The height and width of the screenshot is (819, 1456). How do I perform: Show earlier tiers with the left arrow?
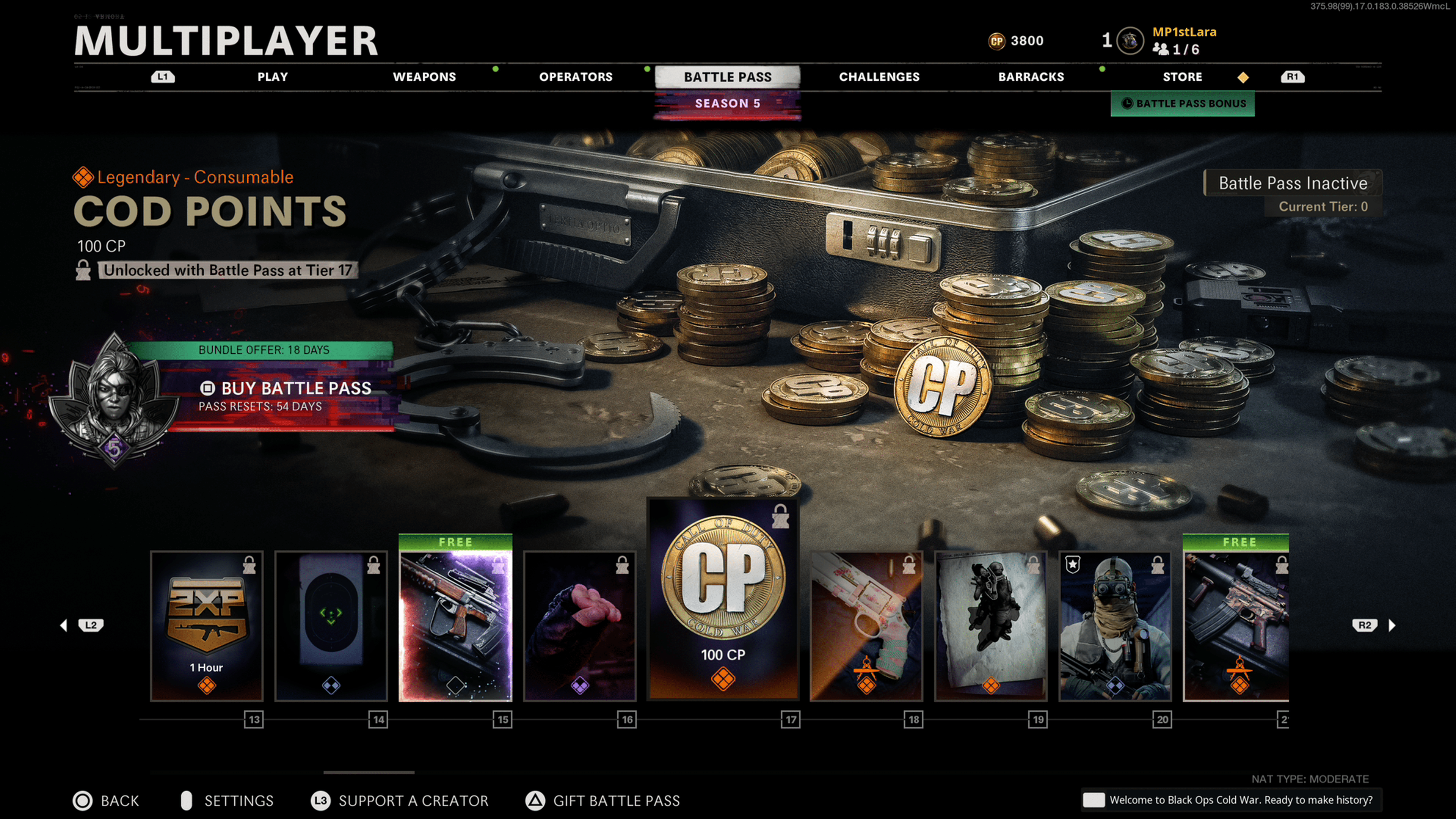coord(64,625)
